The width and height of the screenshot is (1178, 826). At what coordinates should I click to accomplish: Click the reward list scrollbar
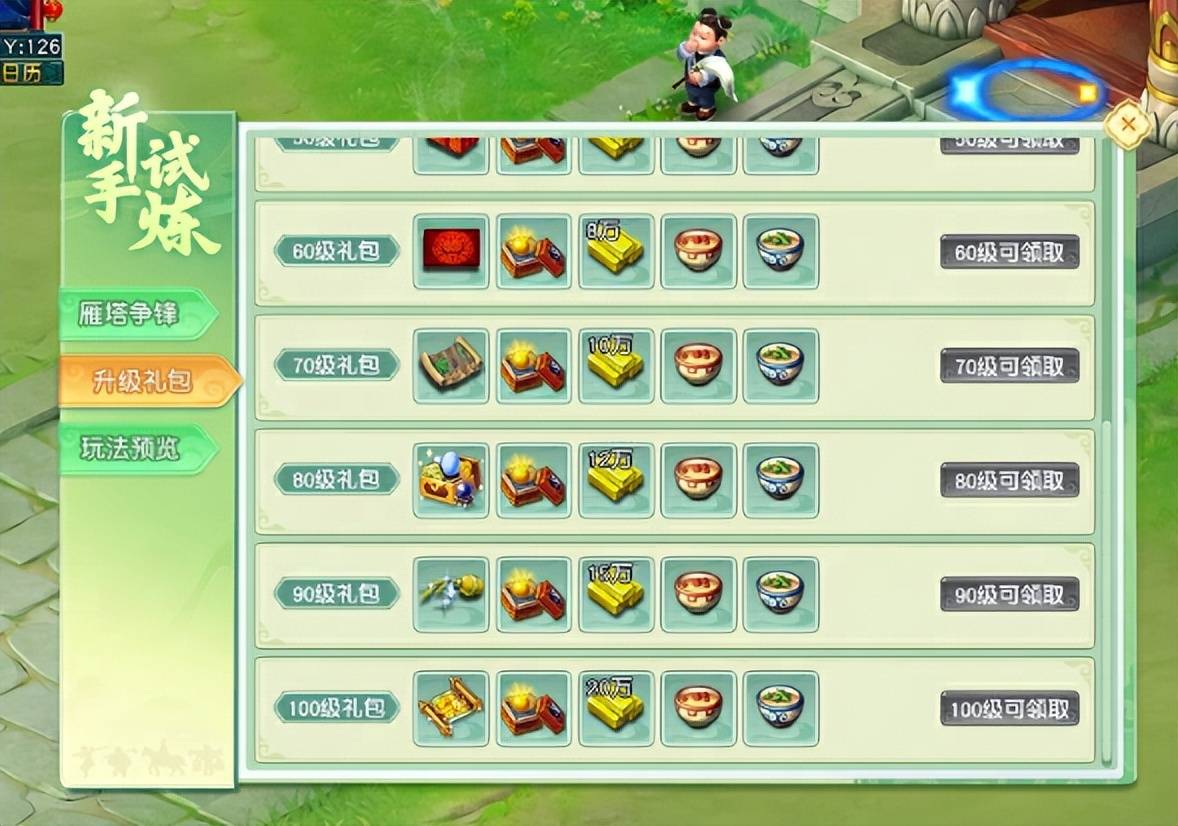(1105, 590)
